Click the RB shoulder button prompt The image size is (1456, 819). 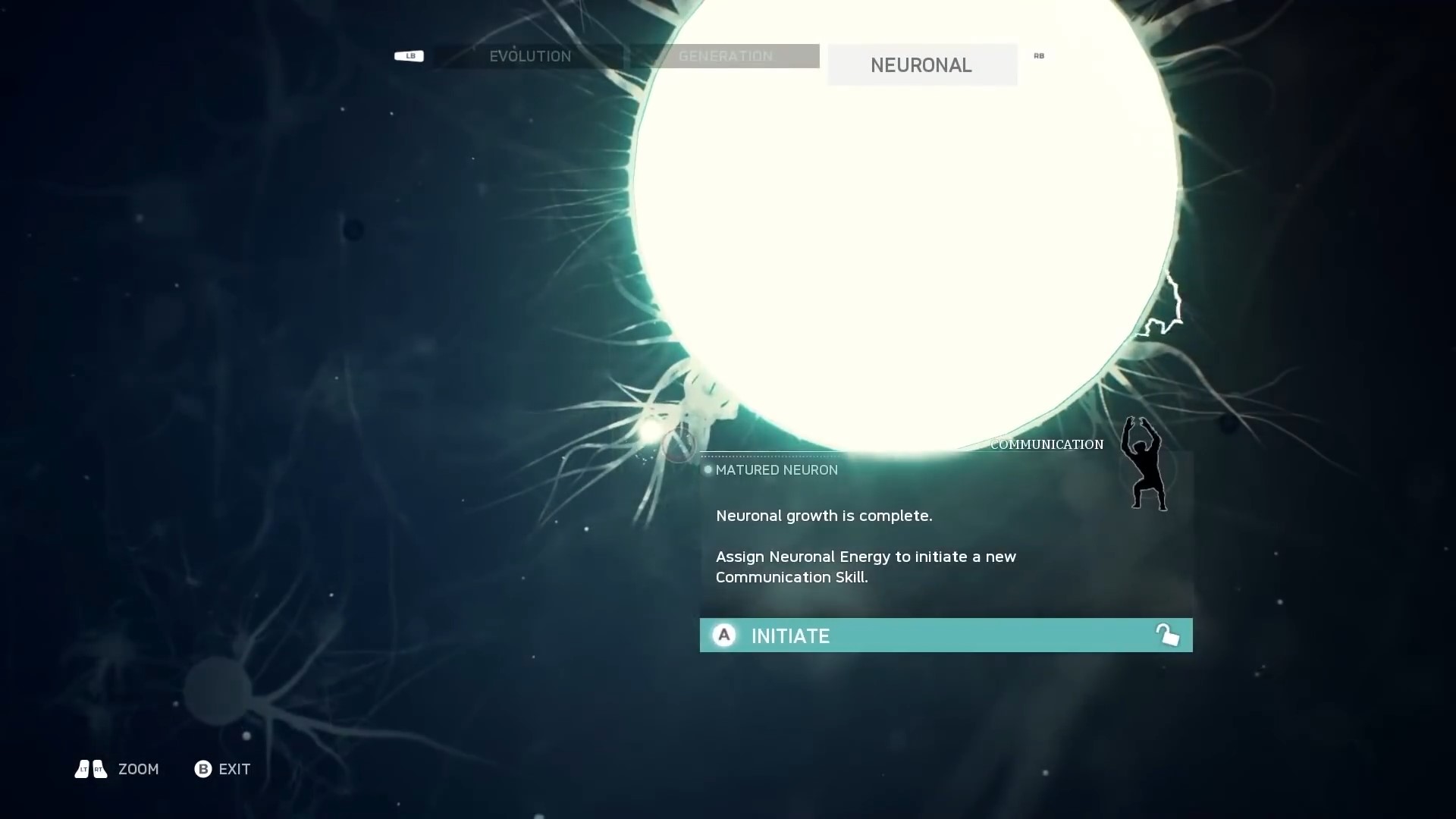coord(1038,55)
